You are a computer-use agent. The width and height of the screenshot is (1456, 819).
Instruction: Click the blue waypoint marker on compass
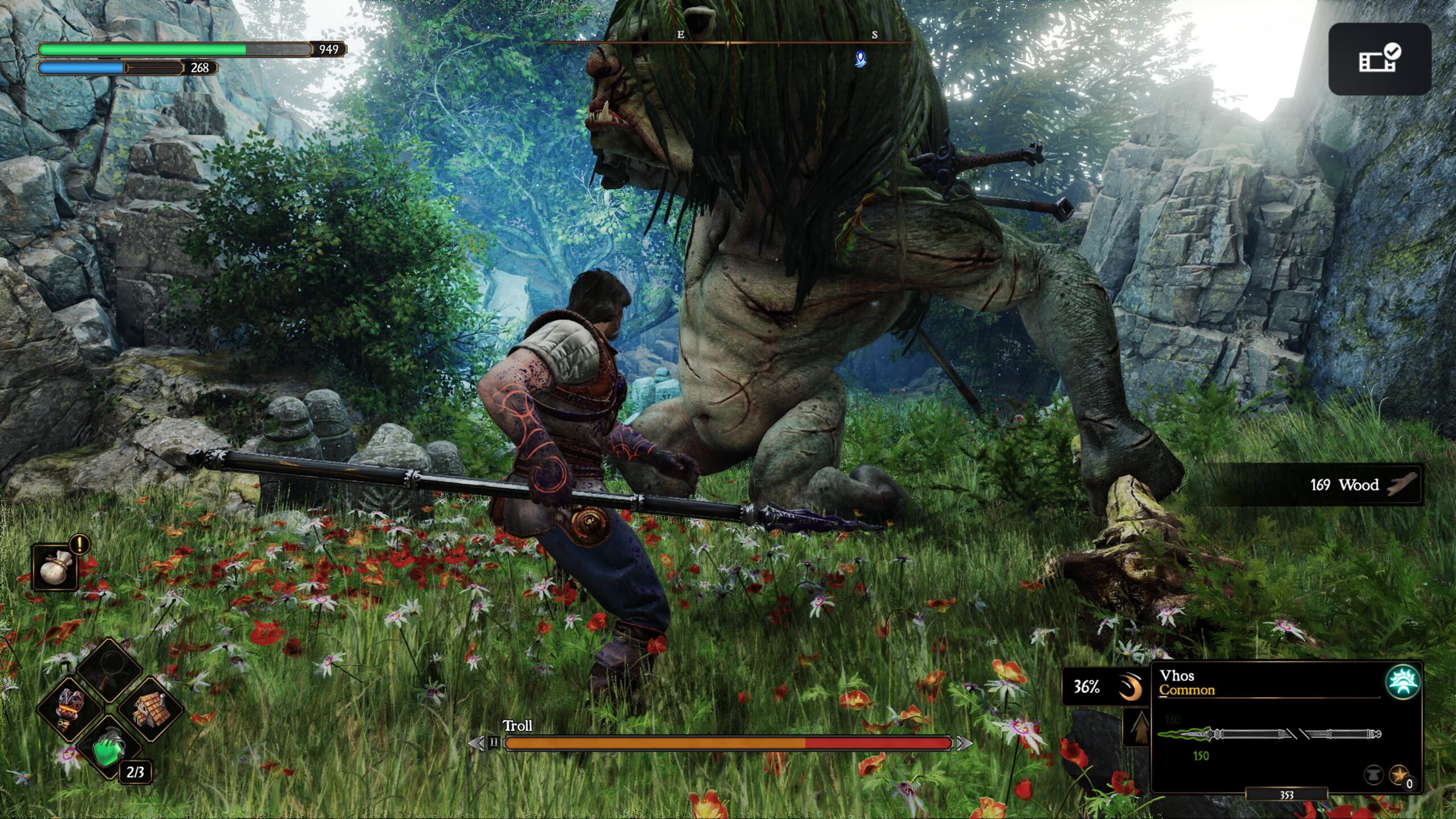click(x=860, y=59)
